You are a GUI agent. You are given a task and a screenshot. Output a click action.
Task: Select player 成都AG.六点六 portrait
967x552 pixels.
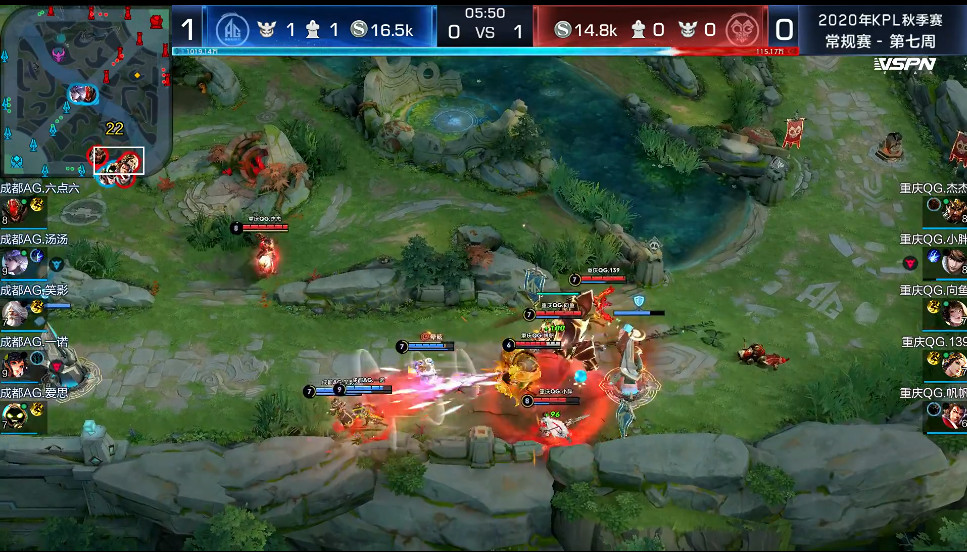16,210
